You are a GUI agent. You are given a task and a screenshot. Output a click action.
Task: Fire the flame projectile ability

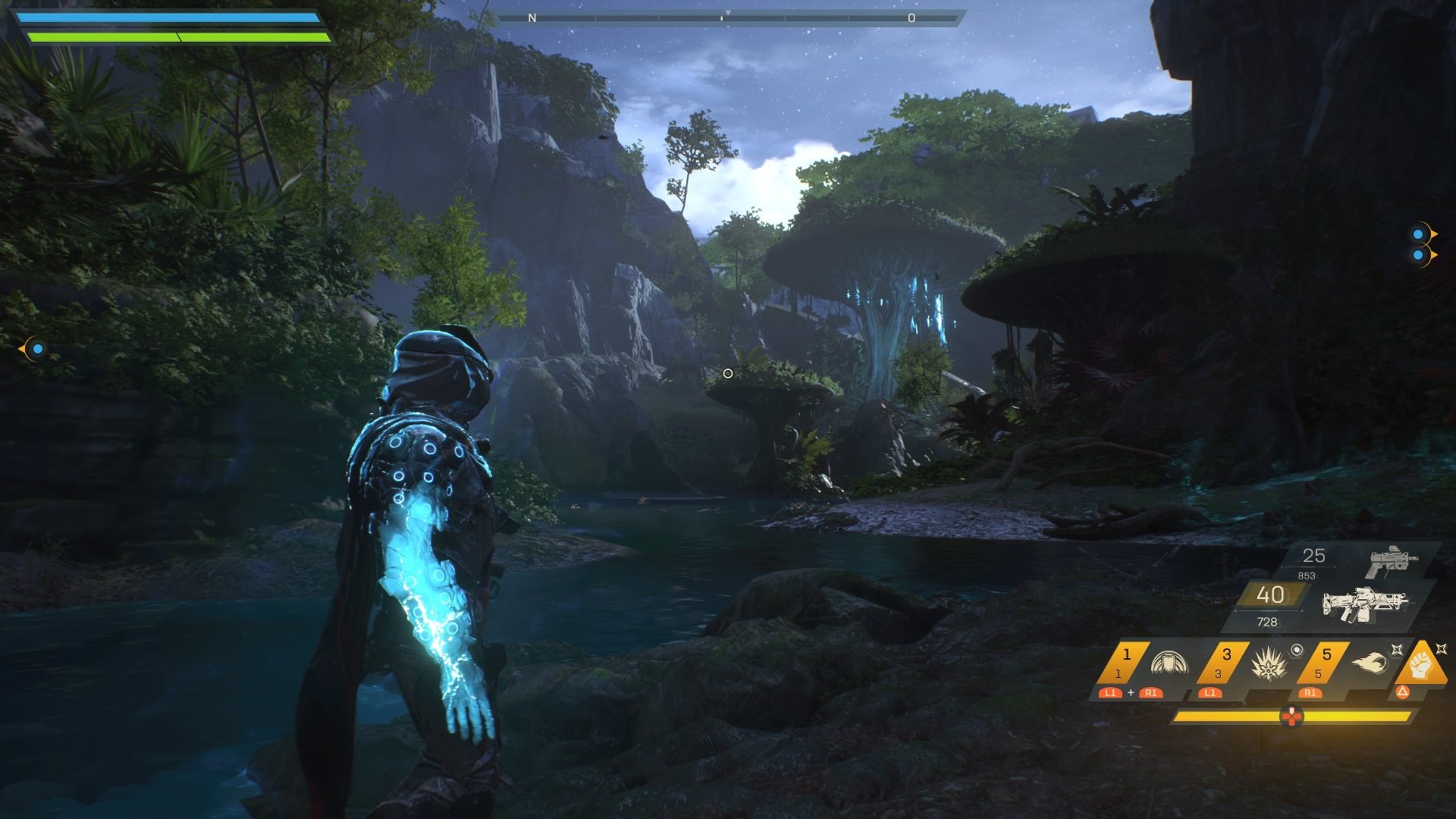[1369, 664]
